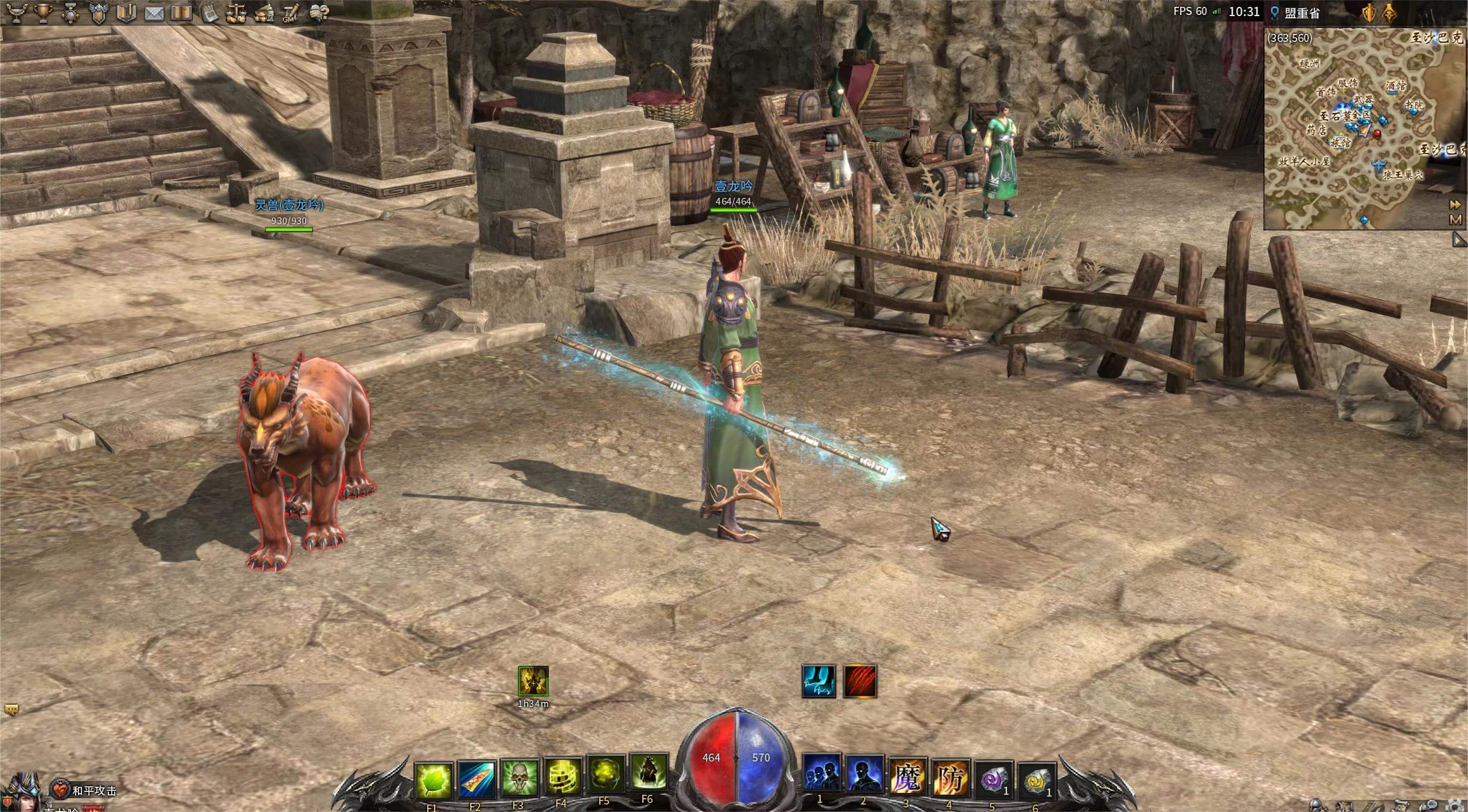The height and width of the screenshot is (812, 1468).
Task: Activate the yellow ring barrier skill F4
Action: click(x=561, y=778)
